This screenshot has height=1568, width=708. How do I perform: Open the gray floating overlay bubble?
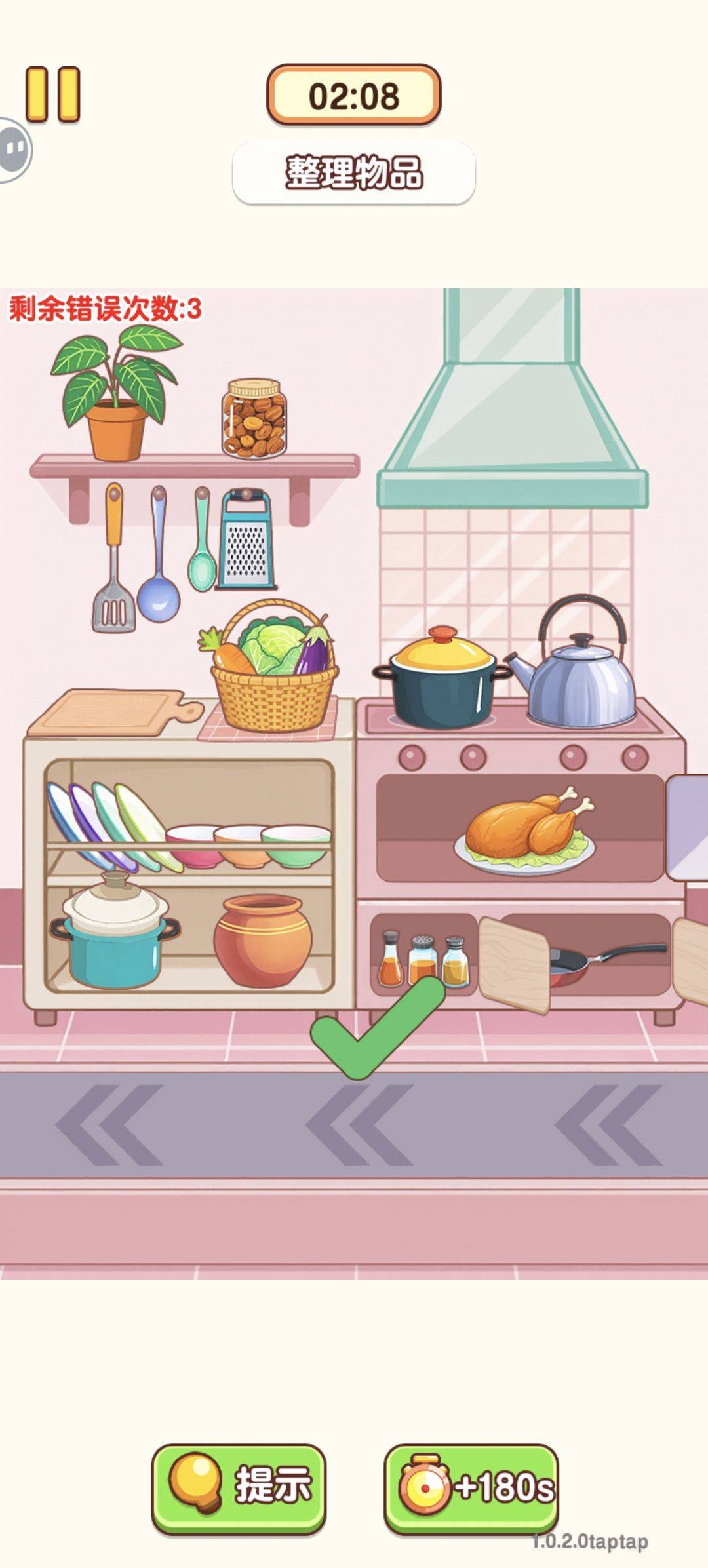pyautogui.click(x=13, y=150)
